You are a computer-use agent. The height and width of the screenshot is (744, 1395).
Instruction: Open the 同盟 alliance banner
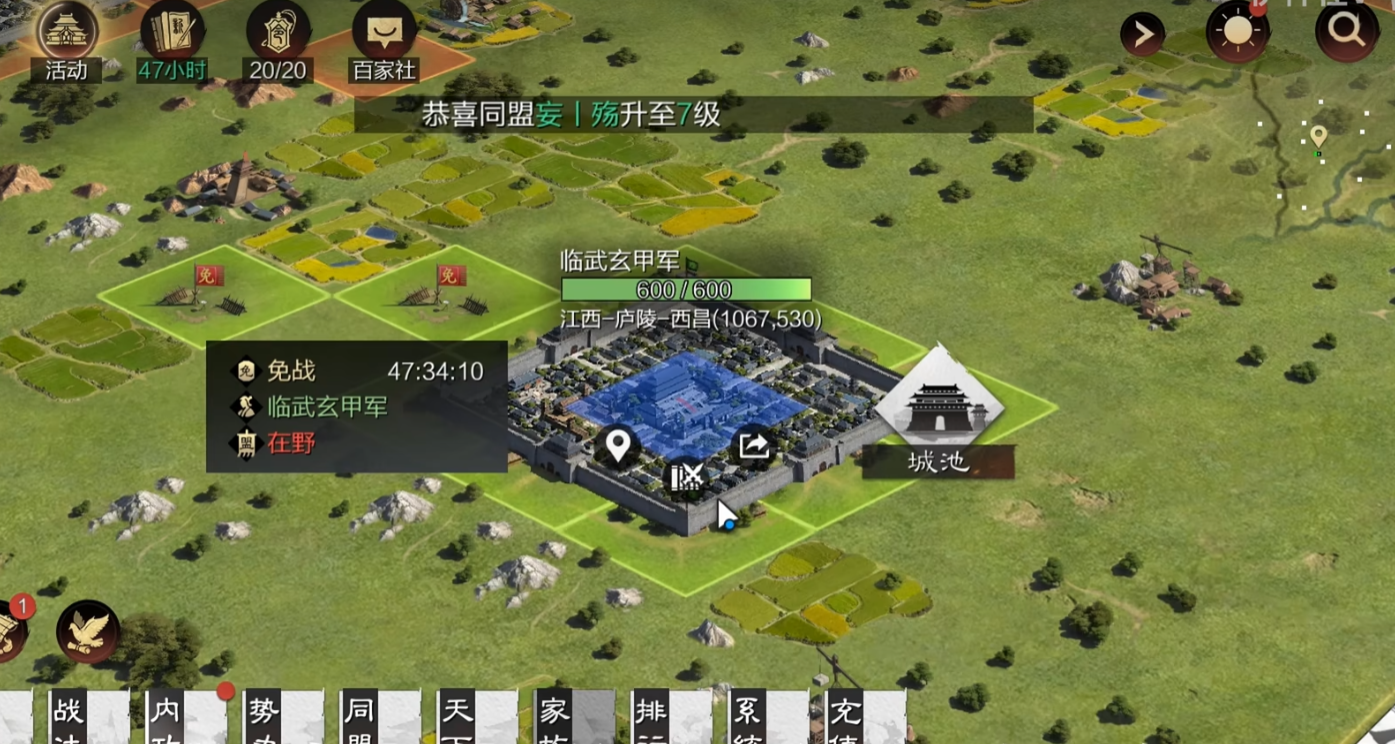coord(360,718)
